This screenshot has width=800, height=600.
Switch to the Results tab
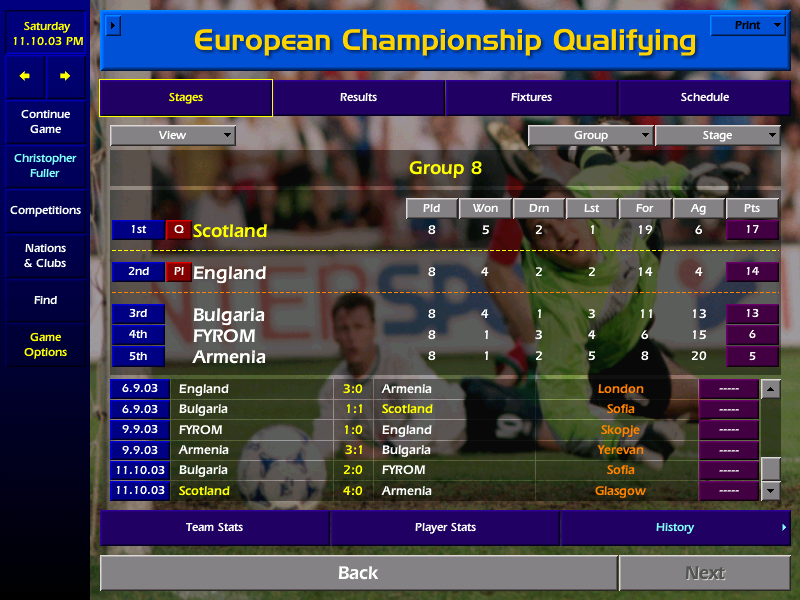358,97
